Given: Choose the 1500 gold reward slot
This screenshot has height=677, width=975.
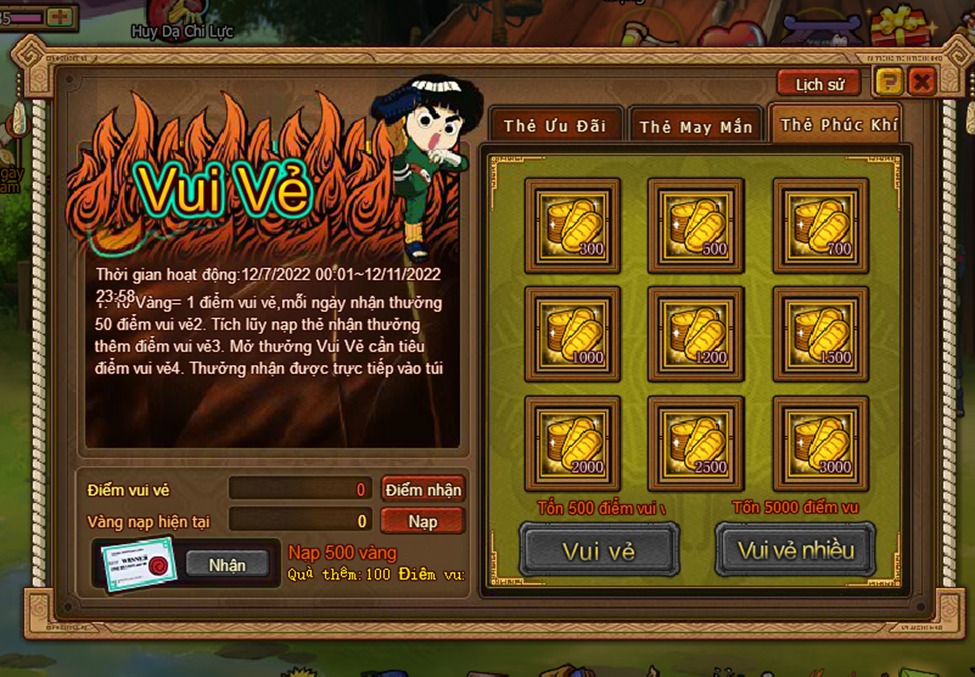Looking at the screenshot, I should (x=820, y=335).
